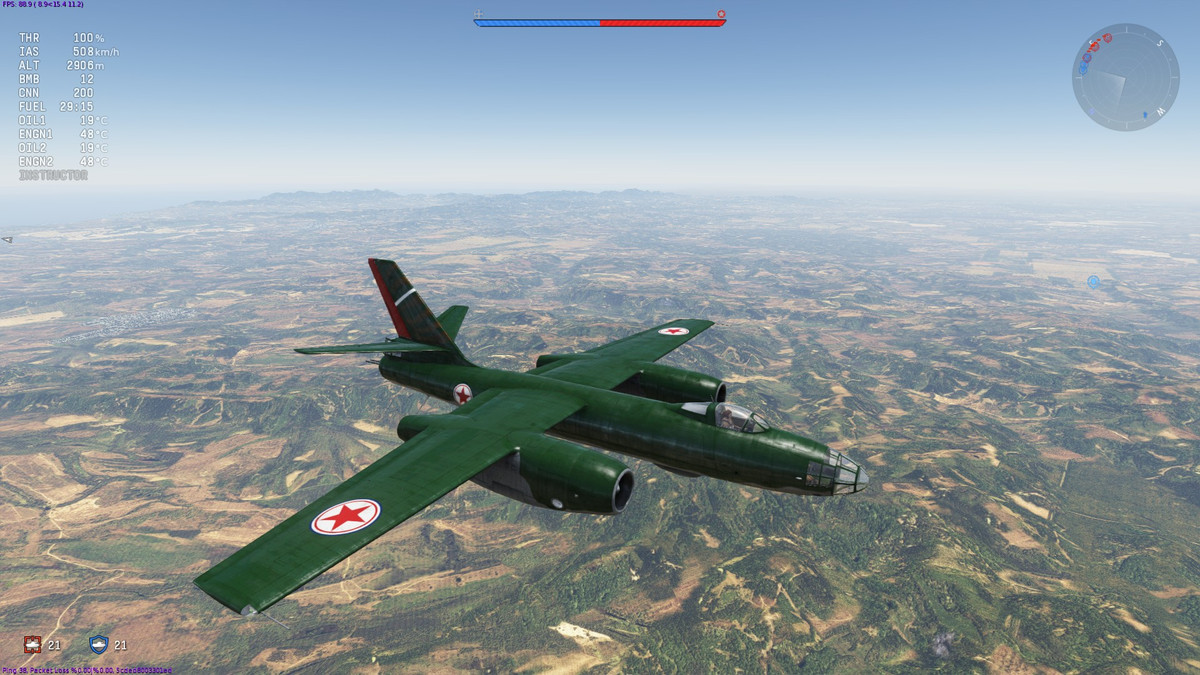1200x675 pixels.
Task: Click the red star enemy team emblem
Action: click(721, 14)
